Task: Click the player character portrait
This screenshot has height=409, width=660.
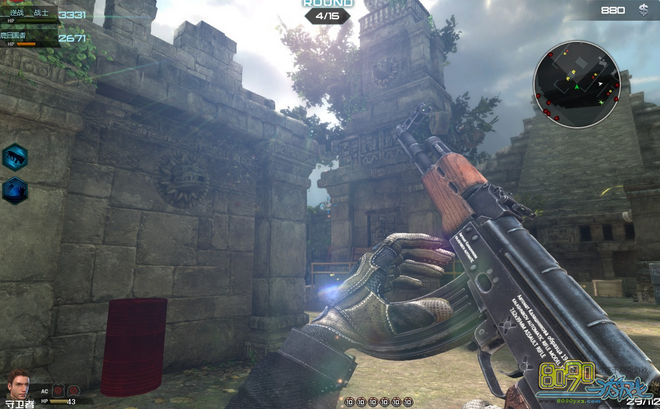Action: [x=18, y=385]
